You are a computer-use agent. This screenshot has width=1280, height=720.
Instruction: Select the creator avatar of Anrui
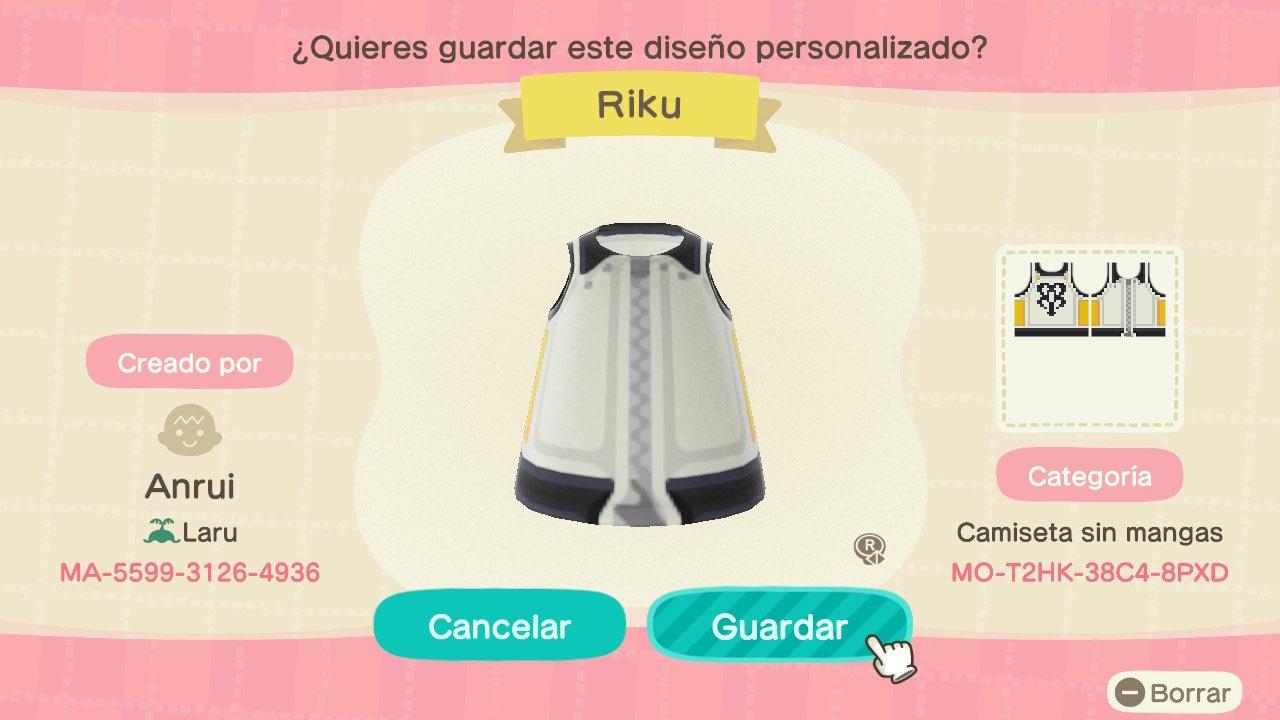[x=190, y=430]
